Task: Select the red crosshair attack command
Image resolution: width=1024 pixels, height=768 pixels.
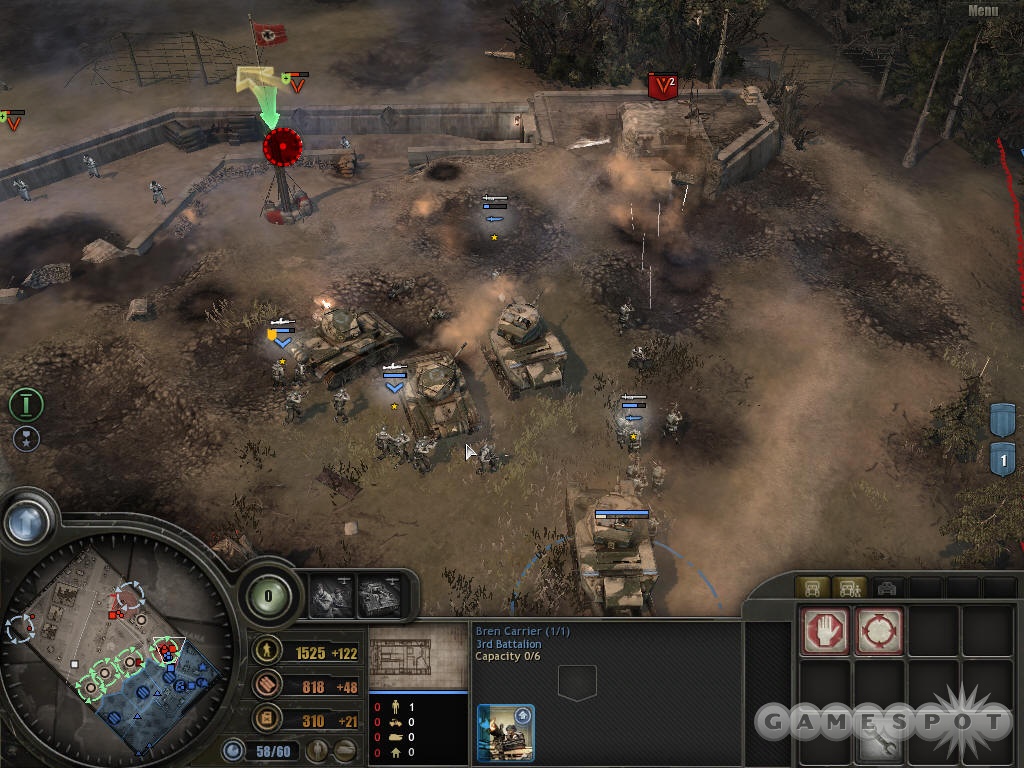Action: coord(879,631)
